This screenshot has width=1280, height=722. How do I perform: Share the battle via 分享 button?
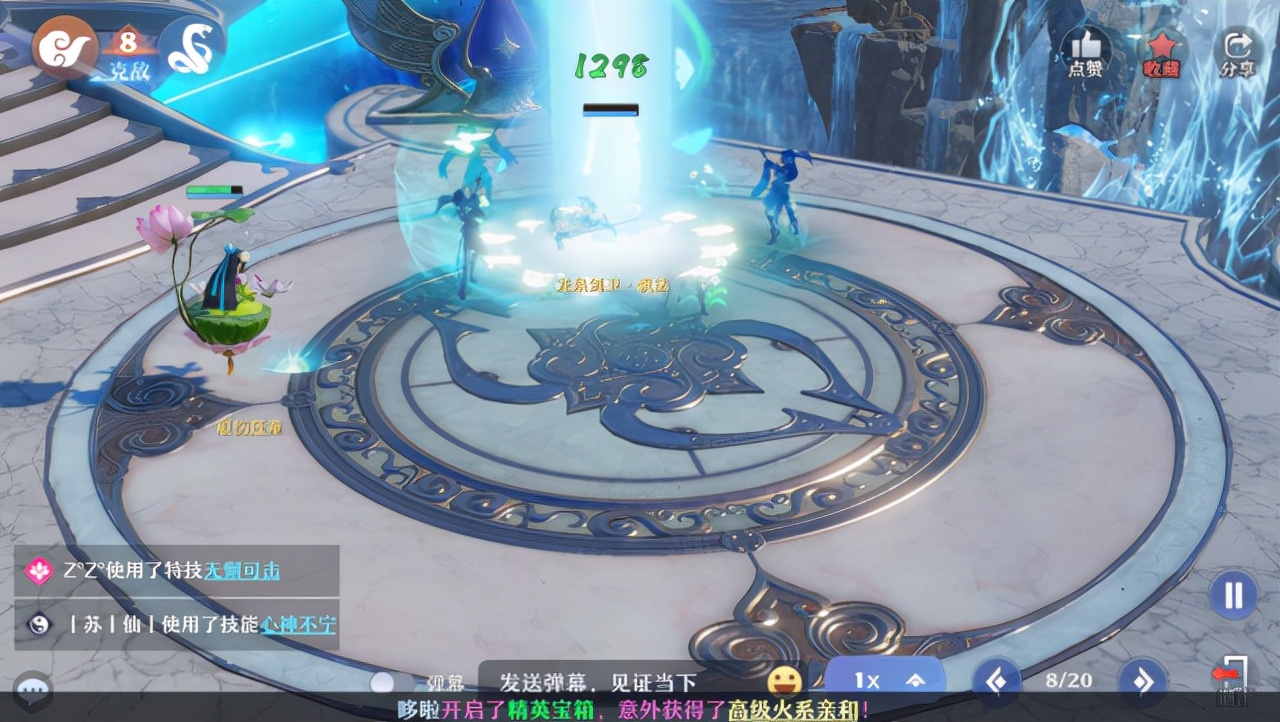coord(1237,52)
